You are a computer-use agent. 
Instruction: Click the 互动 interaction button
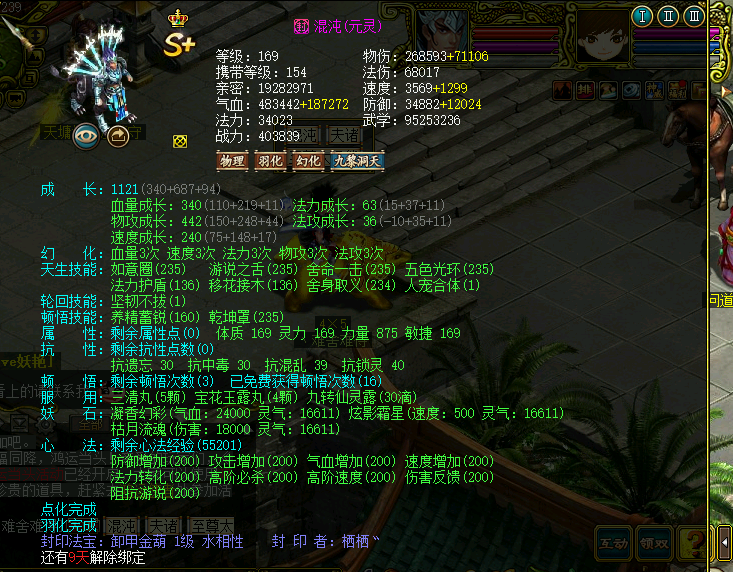tap(614, 543)
